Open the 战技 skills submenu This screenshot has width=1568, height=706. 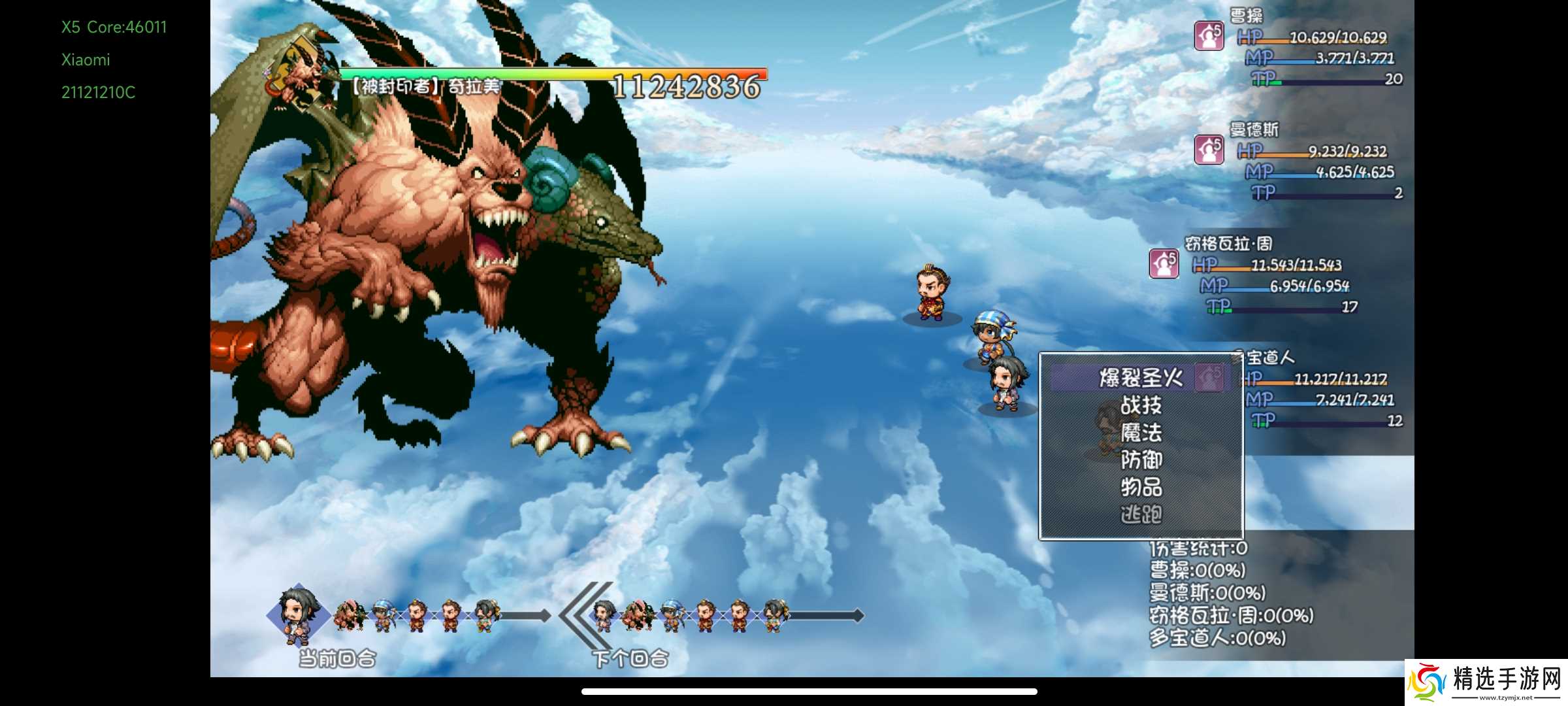pyautogui.click(x=1141, y=405)
